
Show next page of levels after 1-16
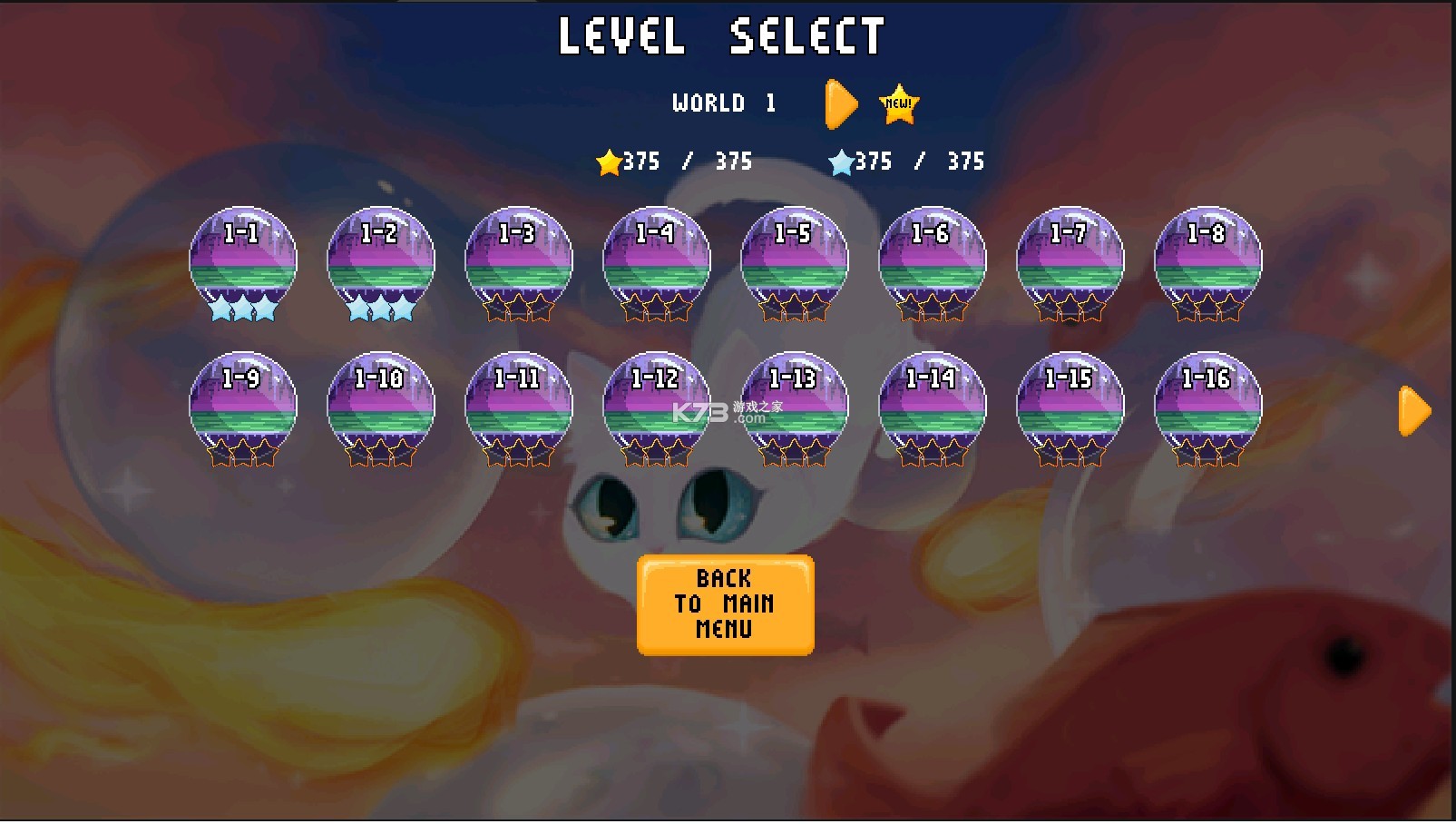coord(1414,411)
